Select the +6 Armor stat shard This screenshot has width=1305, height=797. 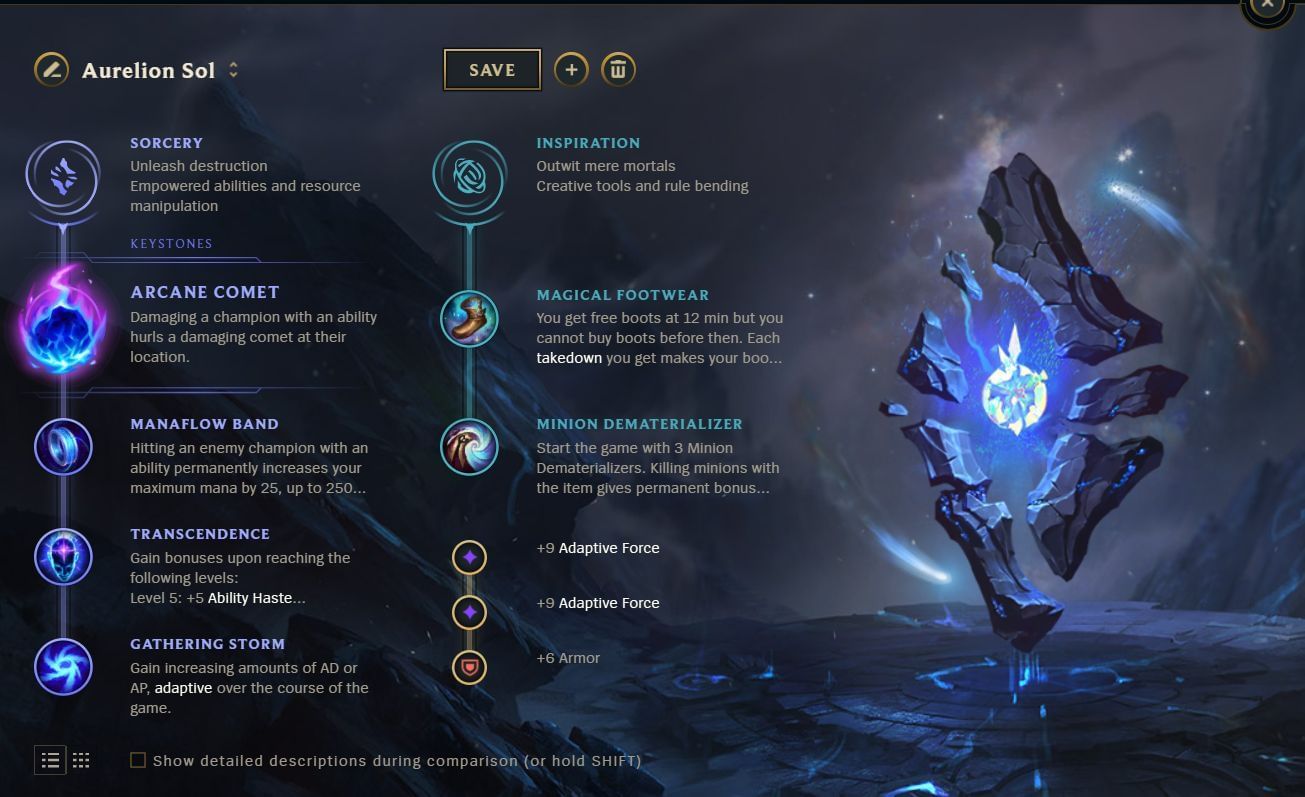point(469,657)
